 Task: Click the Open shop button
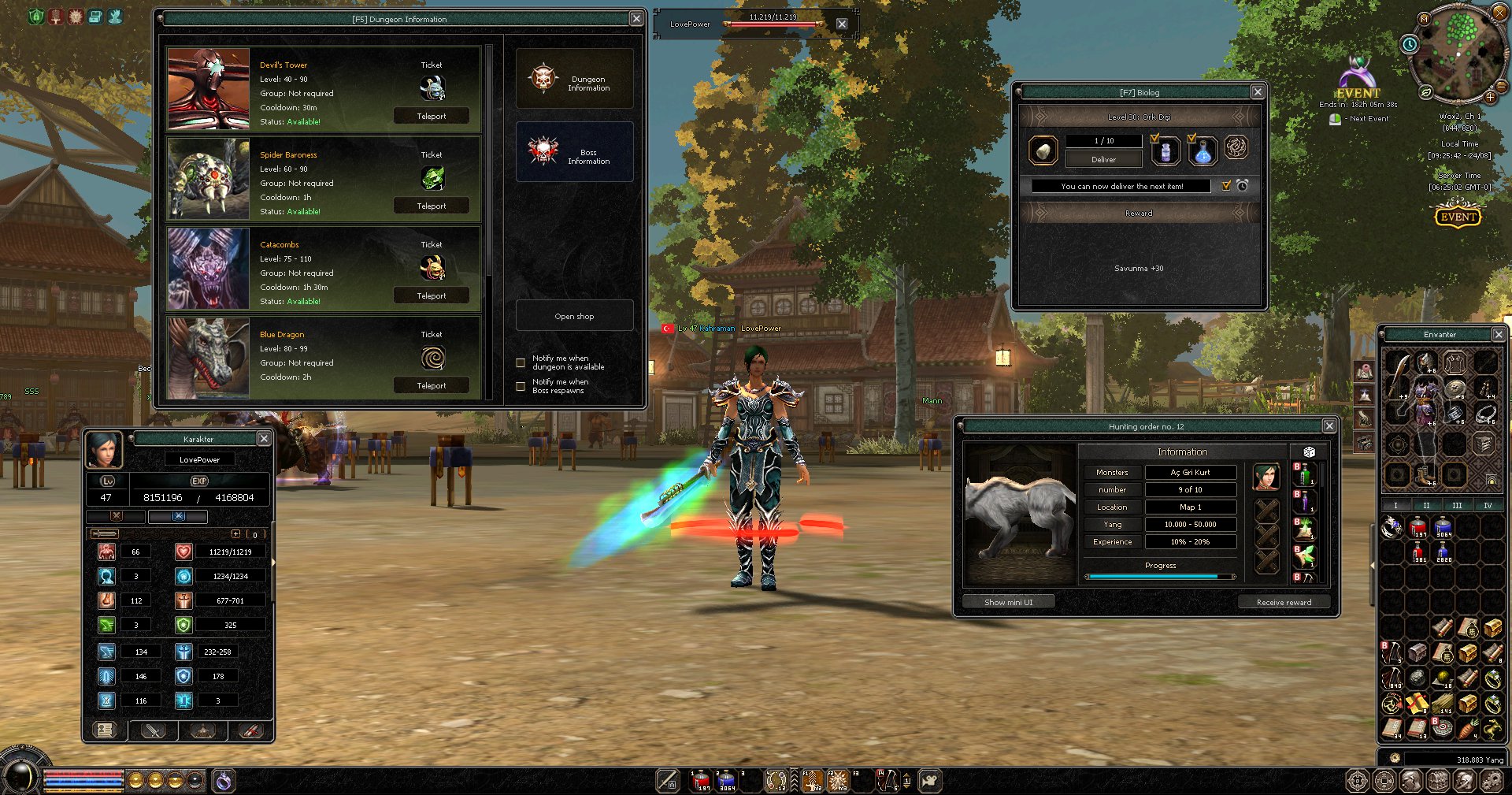(574, 316)
